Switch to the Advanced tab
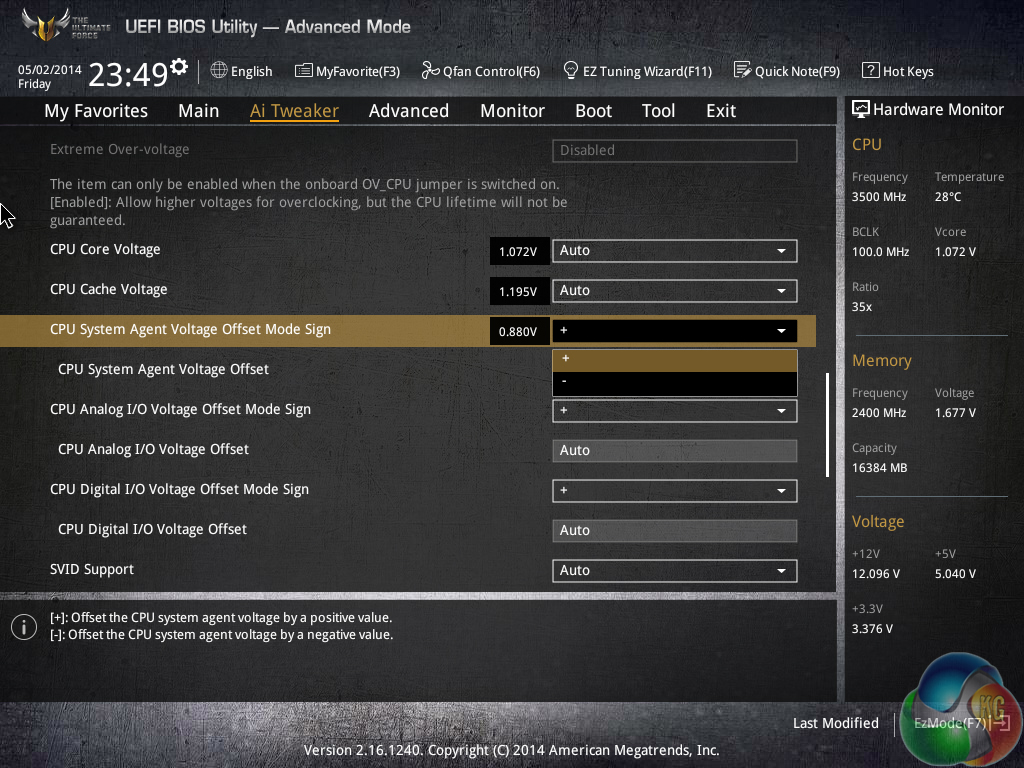1024x768 pixels. pyautogui.click(x=408, y=111)
